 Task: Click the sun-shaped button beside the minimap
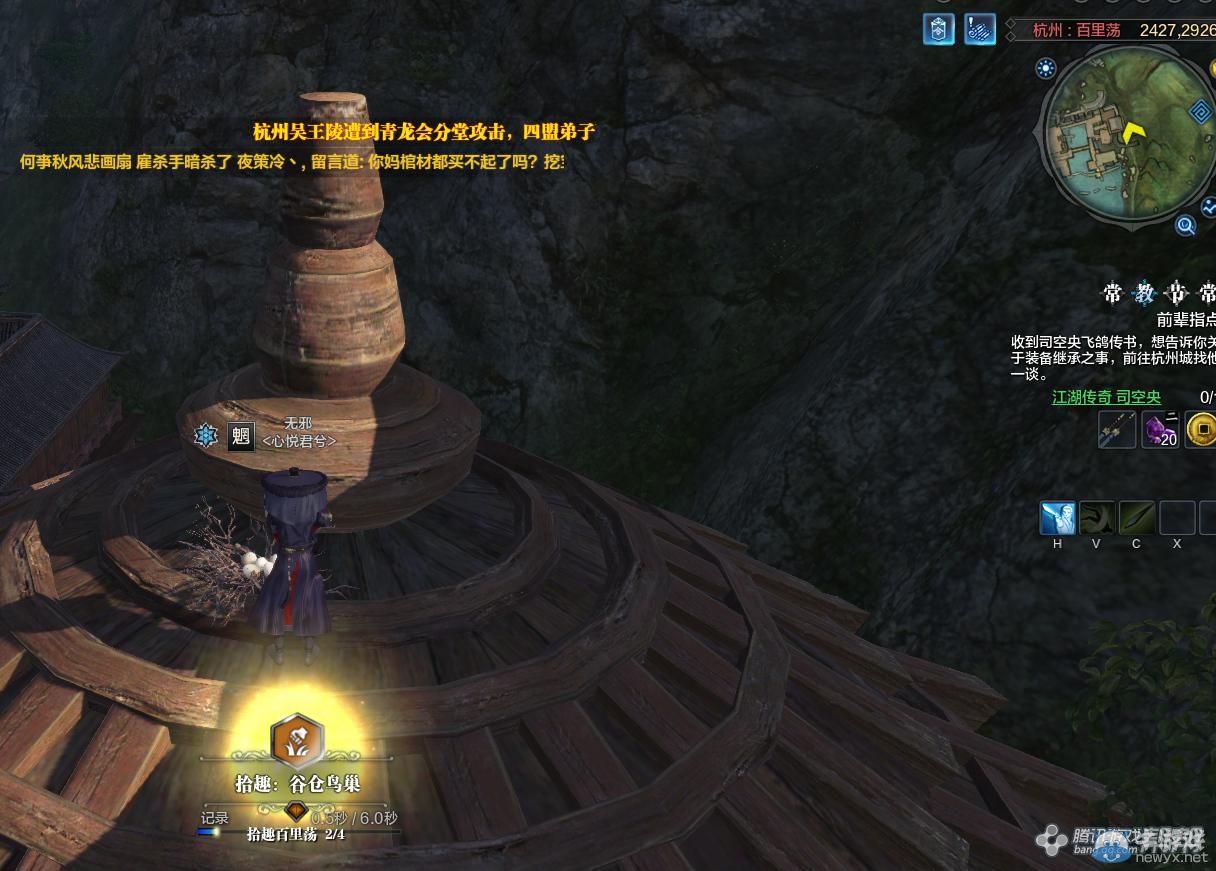pos(1046,69)
